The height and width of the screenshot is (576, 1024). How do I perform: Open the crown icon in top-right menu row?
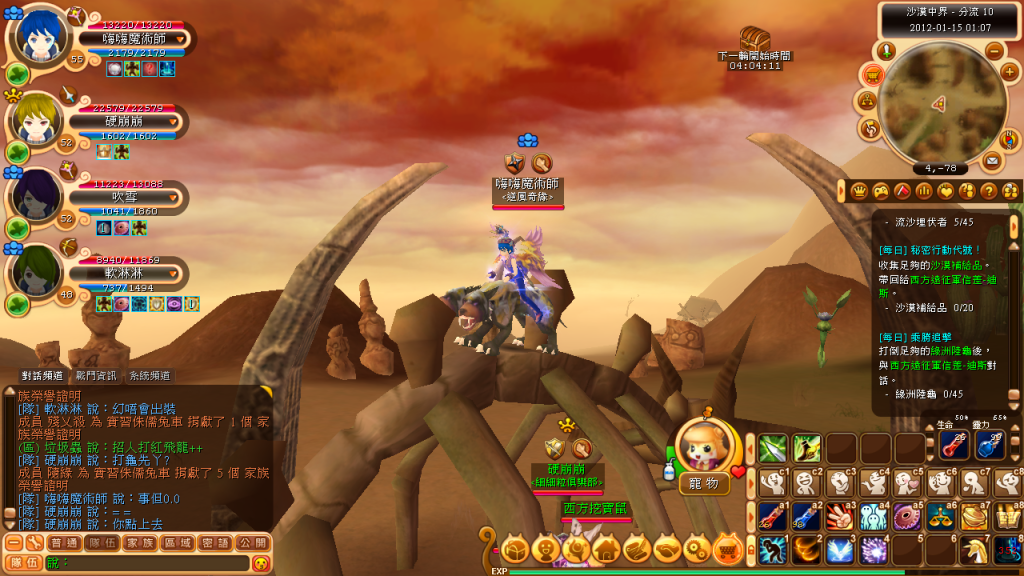pos(858,190)
